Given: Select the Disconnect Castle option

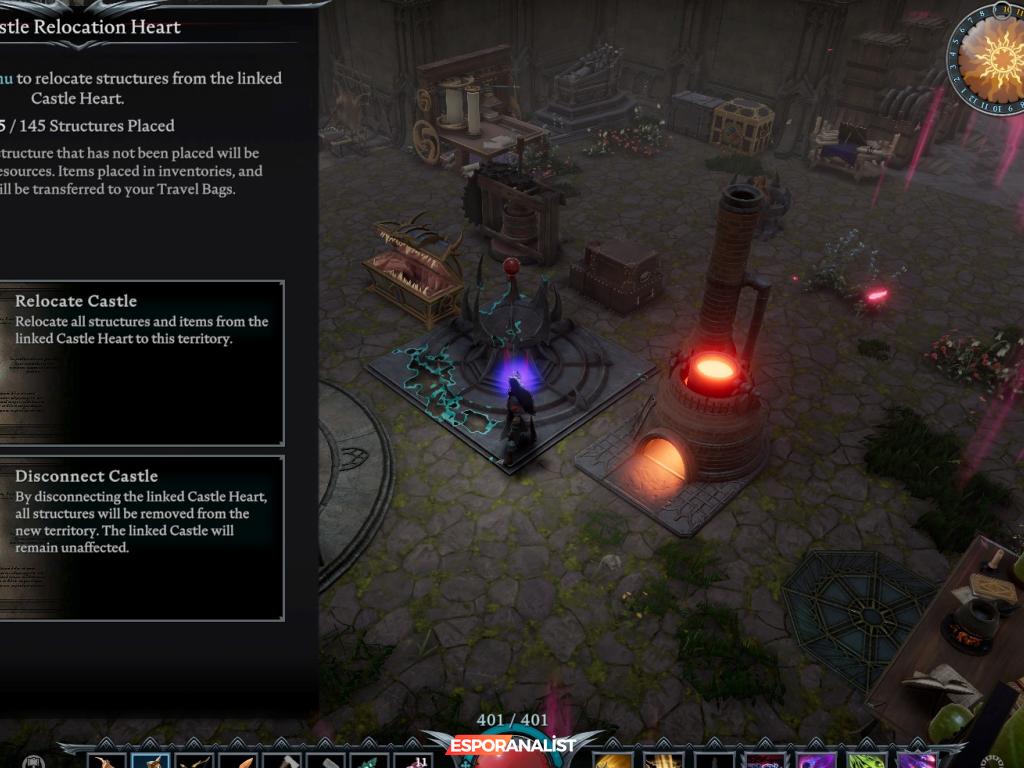Looking at the screenshot, I should (140, 537).
